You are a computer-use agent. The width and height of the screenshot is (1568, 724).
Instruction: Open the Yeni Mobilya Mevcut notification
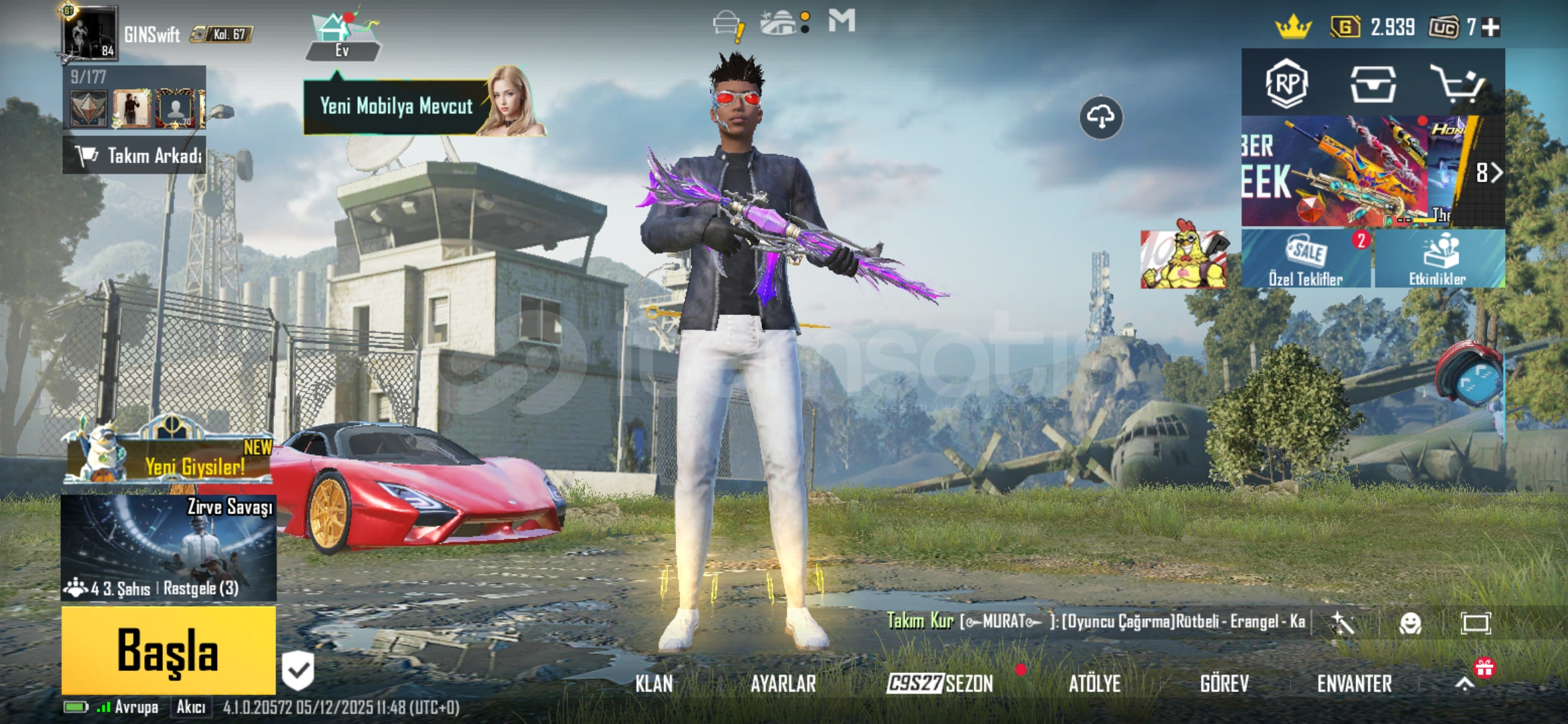[x=397, y=107]
